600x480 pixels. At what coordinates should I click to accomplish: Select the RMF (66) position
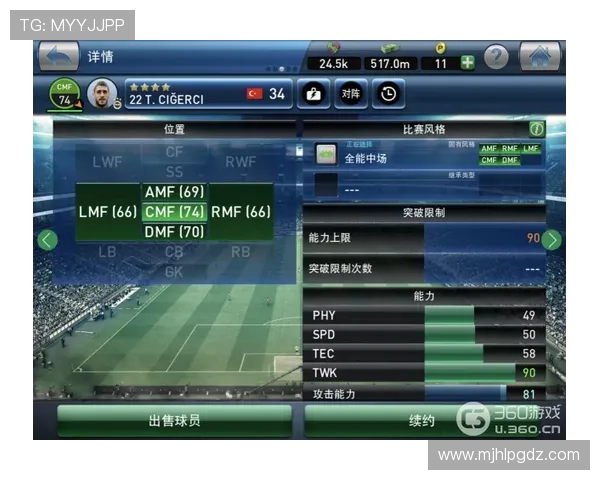pos(241,212)
